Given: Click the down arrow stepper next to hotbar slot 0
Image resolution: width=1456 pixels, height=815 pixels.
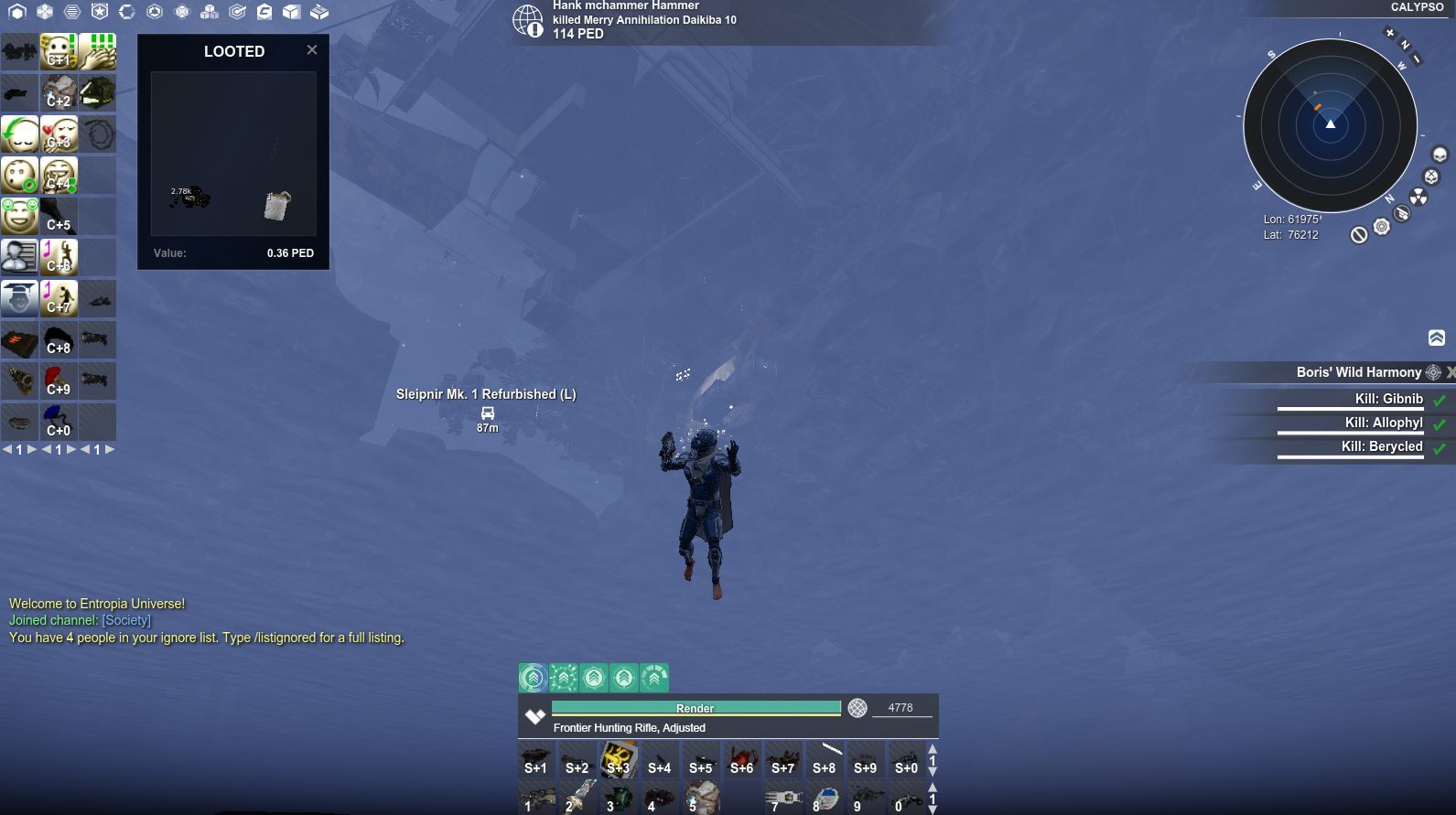Looking at the screenshot, I should click(x=933, y=806).
